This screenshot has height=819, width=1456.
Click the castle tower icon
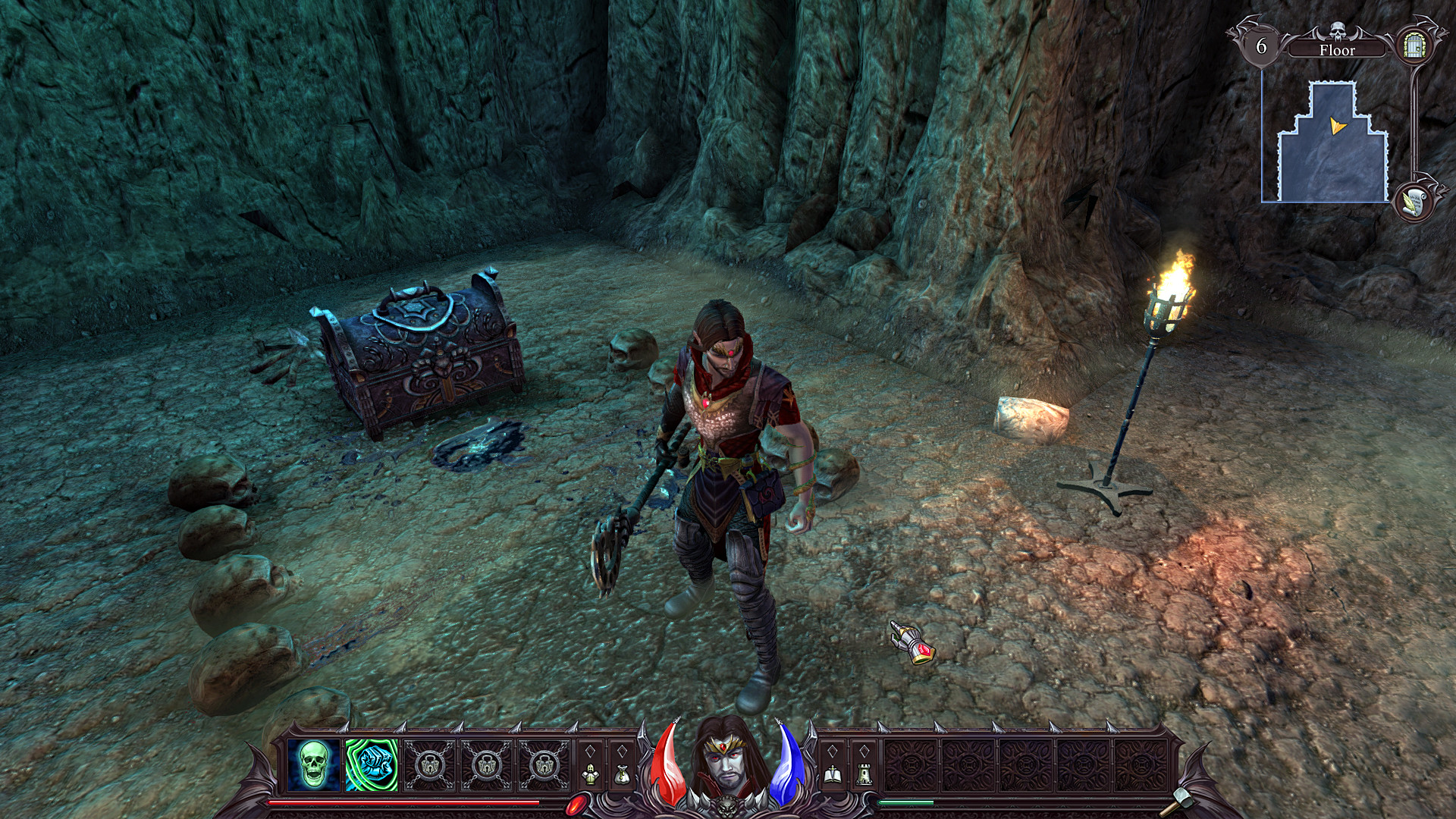pos(863,775)
